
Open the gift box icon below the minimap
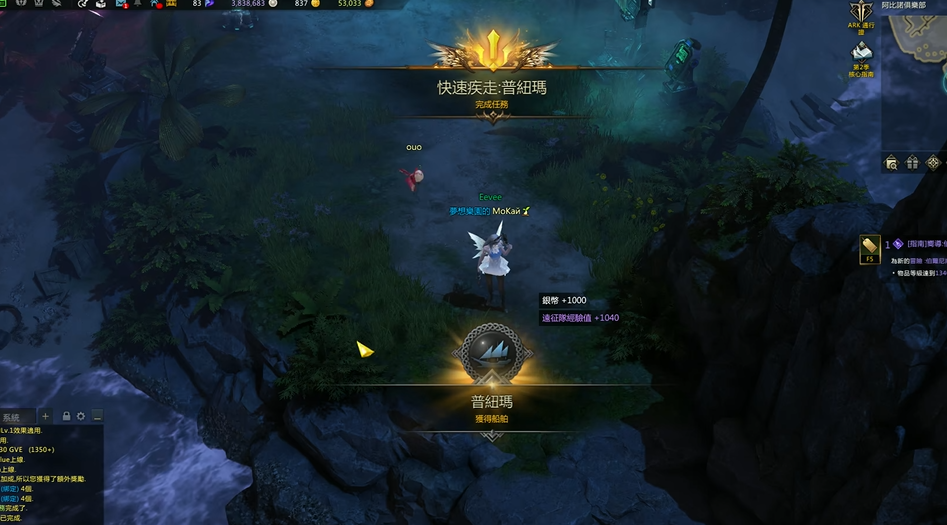pyautogui.click(x=913, y=162)
